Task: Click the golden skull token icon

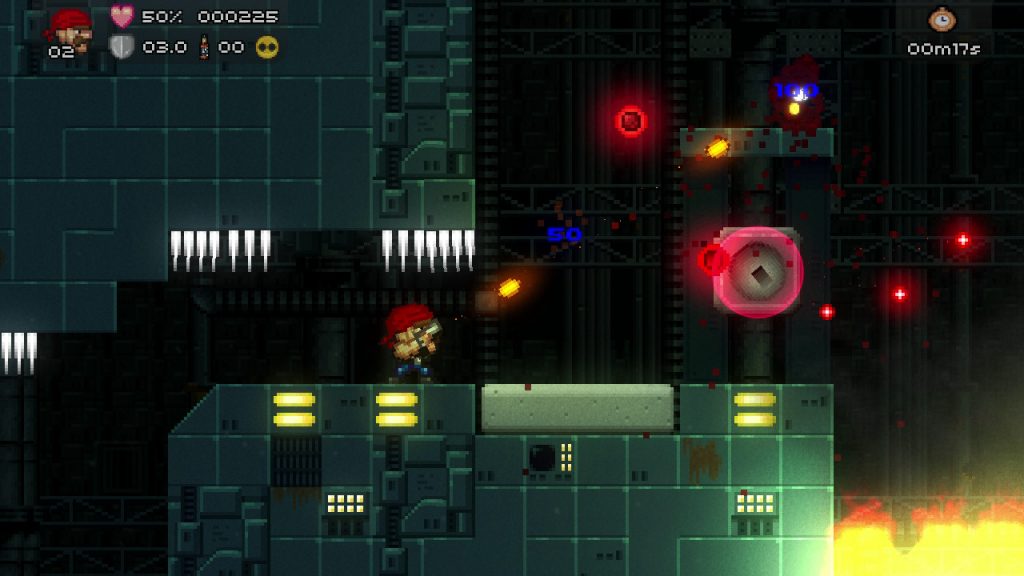Action: pyautogui.click(x=267, y=46)
